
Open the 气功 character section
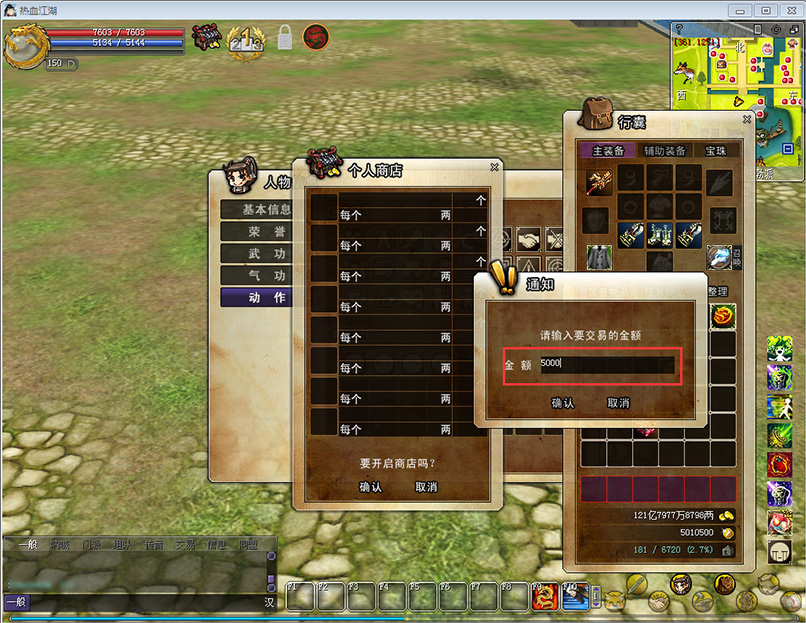pyautogui.click(x=256, y=275)
